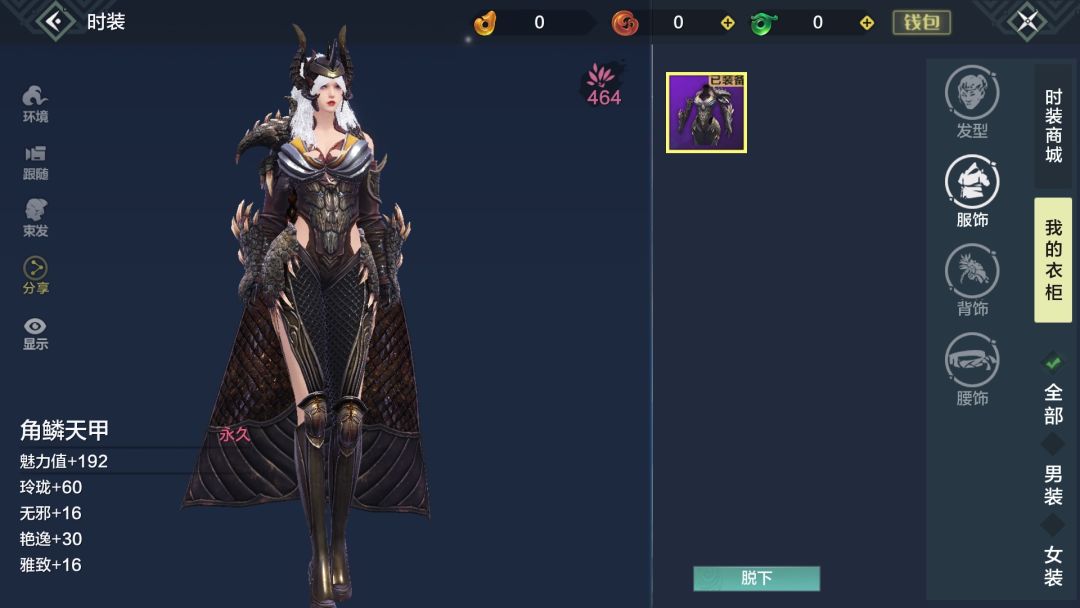Screen dimensions: 1080x608
Task: Select the 我的衣柜 wardrobe tab
Action: pos(1053,260)
